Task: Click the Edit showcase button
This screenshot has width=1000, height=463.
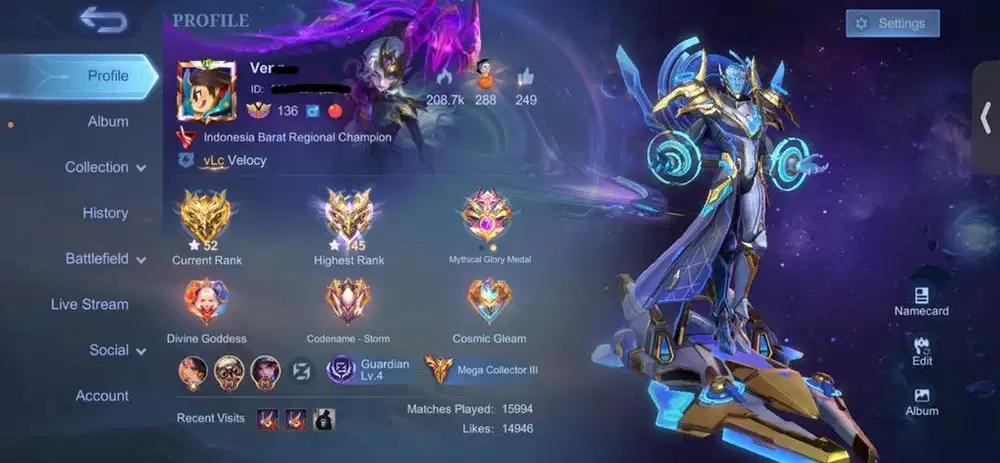Action: 921,351
